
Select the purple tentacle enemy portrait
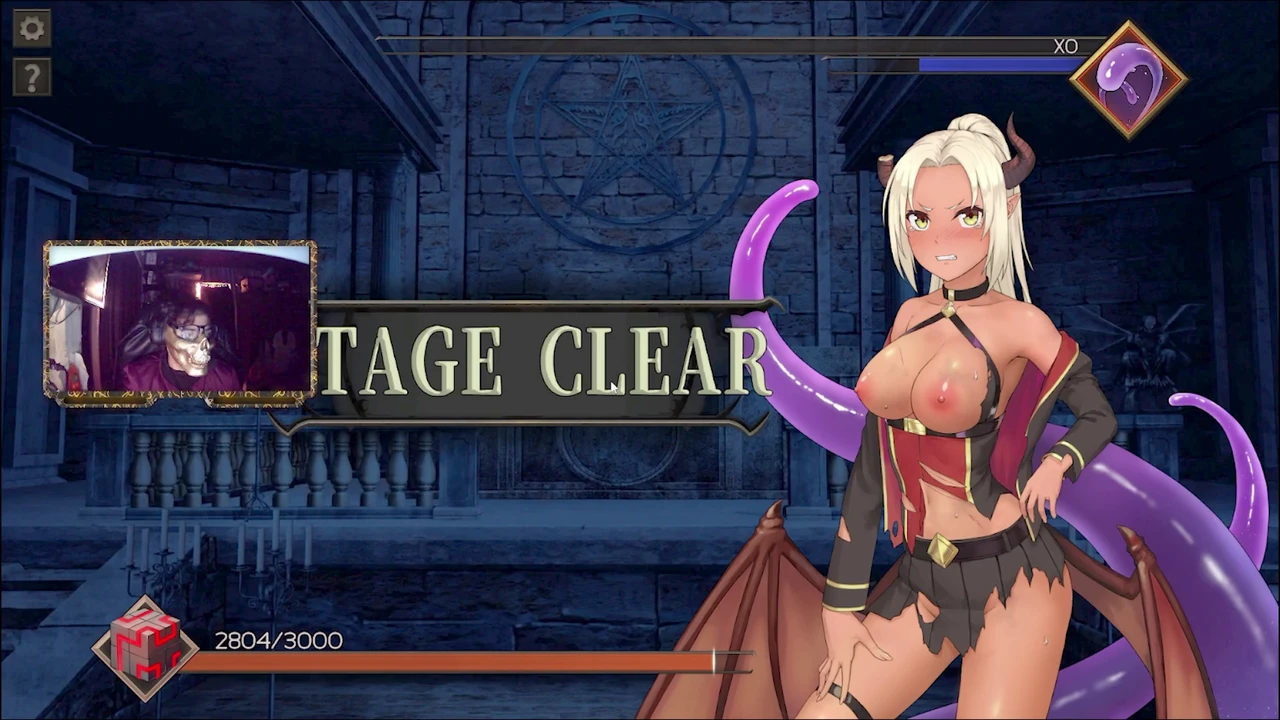pos(1128,78)
